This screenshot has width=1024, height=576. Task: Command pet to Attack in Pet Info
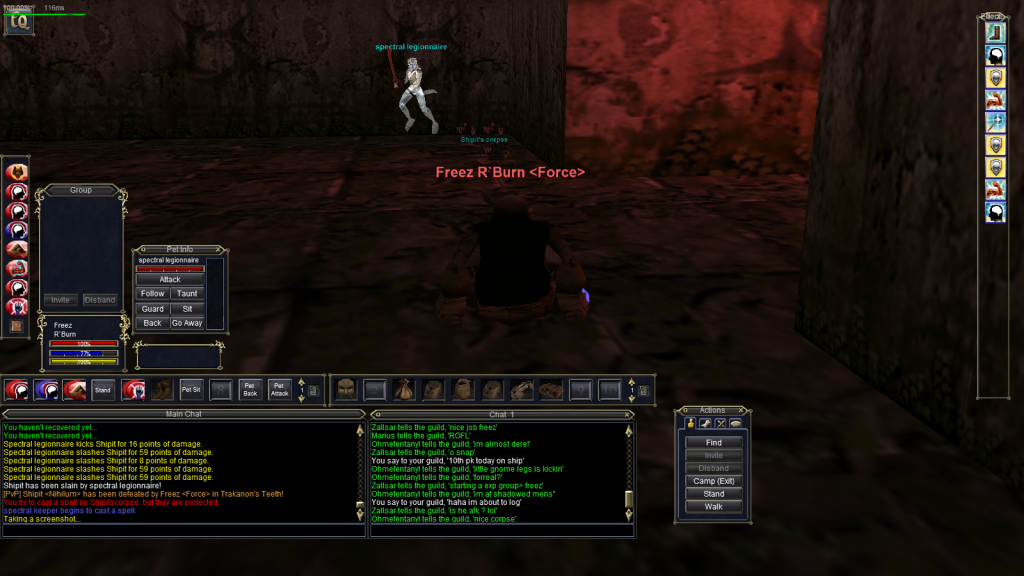[x=170, y=280]
